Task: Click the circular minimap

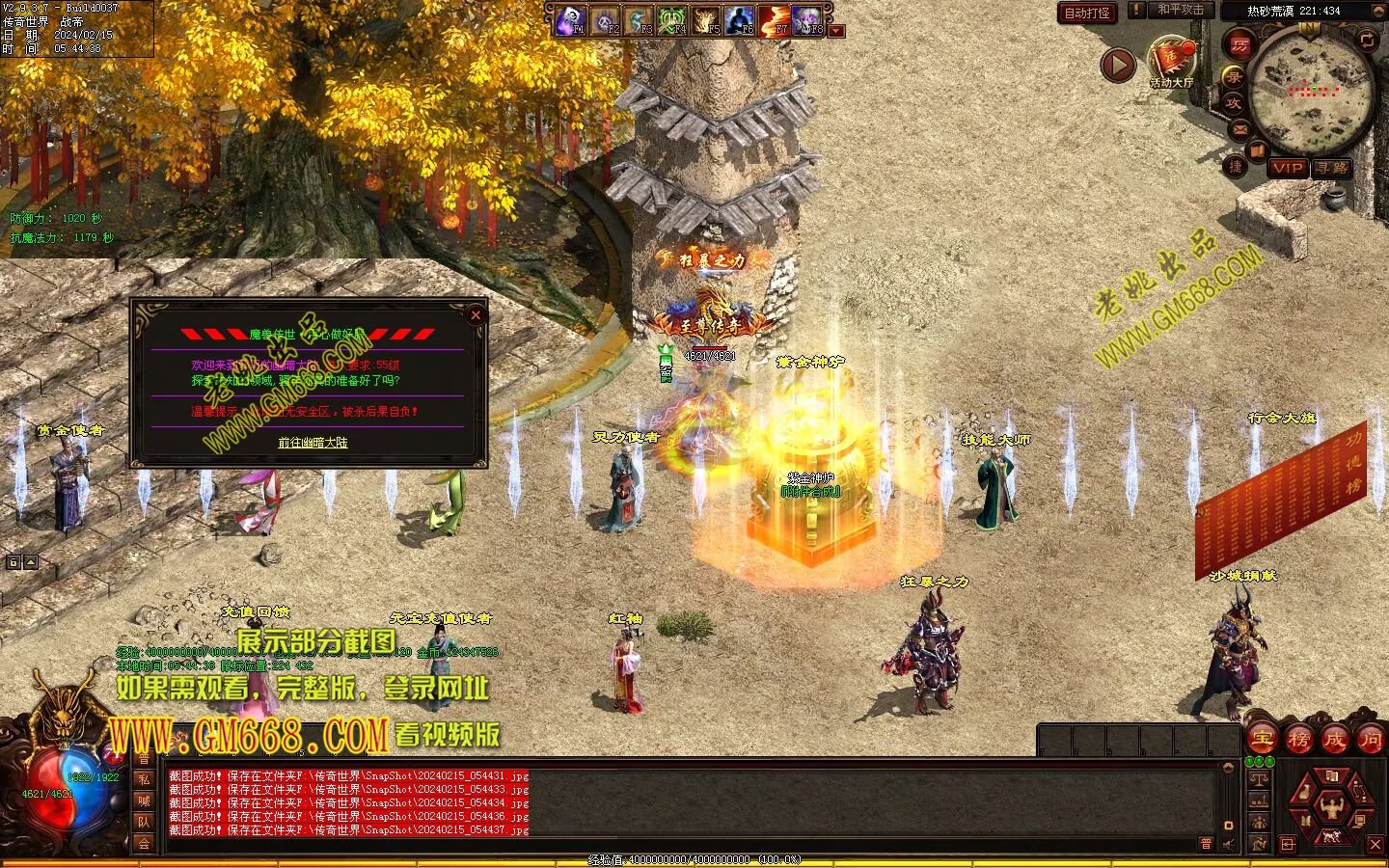Action: pos(1310,92)
